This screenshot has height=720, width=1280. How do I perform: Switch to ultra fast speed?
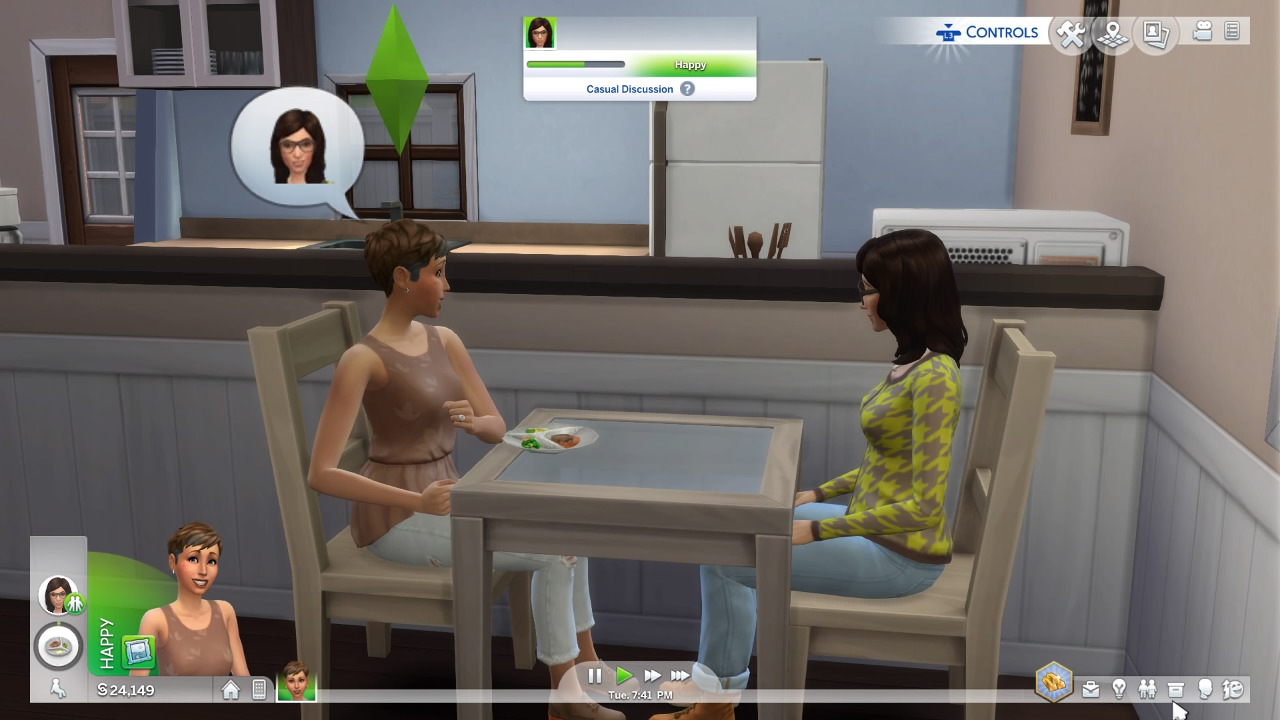[x=680, y=676]
